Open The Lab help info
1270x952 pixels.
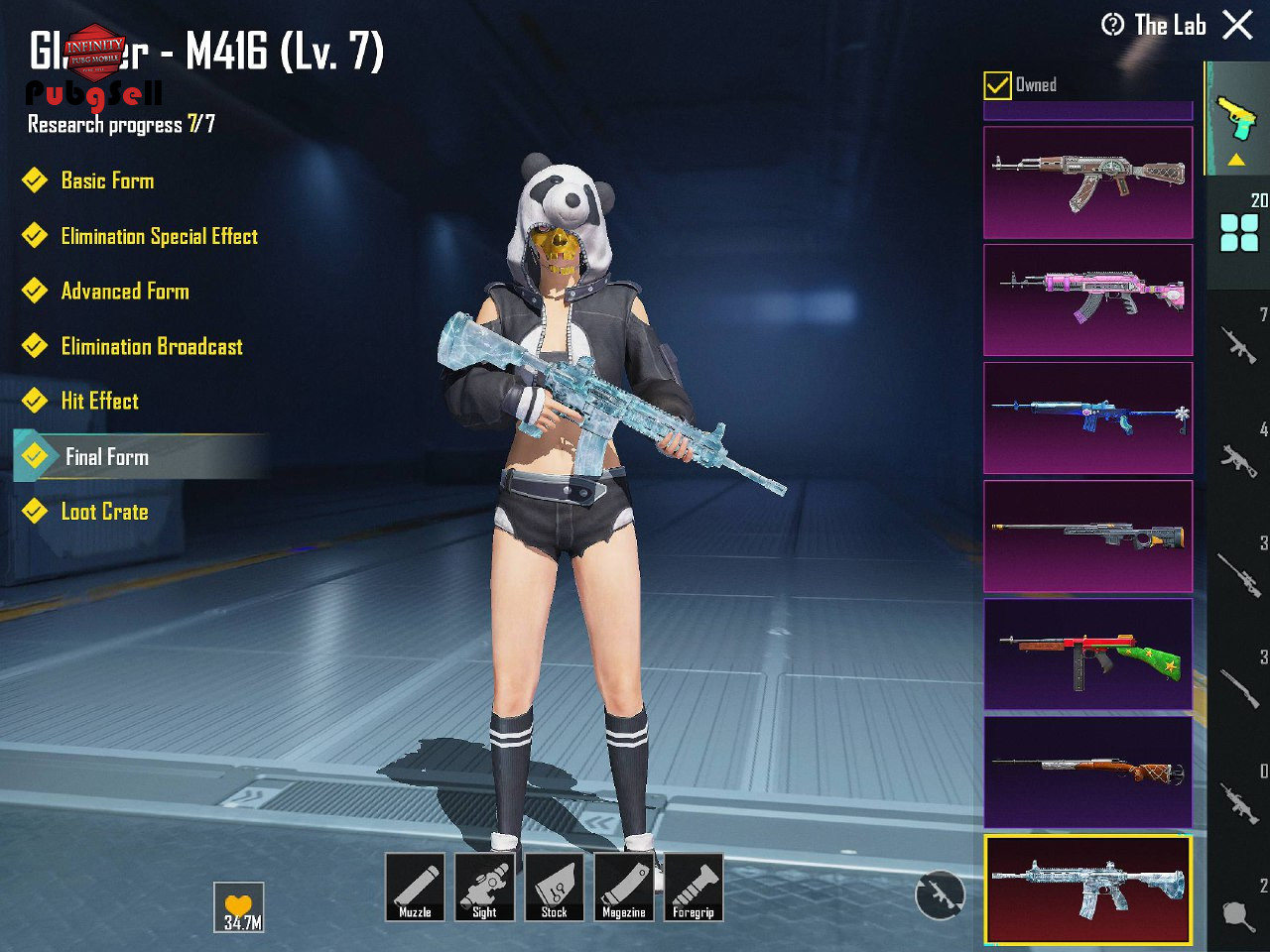point(1113,25)
